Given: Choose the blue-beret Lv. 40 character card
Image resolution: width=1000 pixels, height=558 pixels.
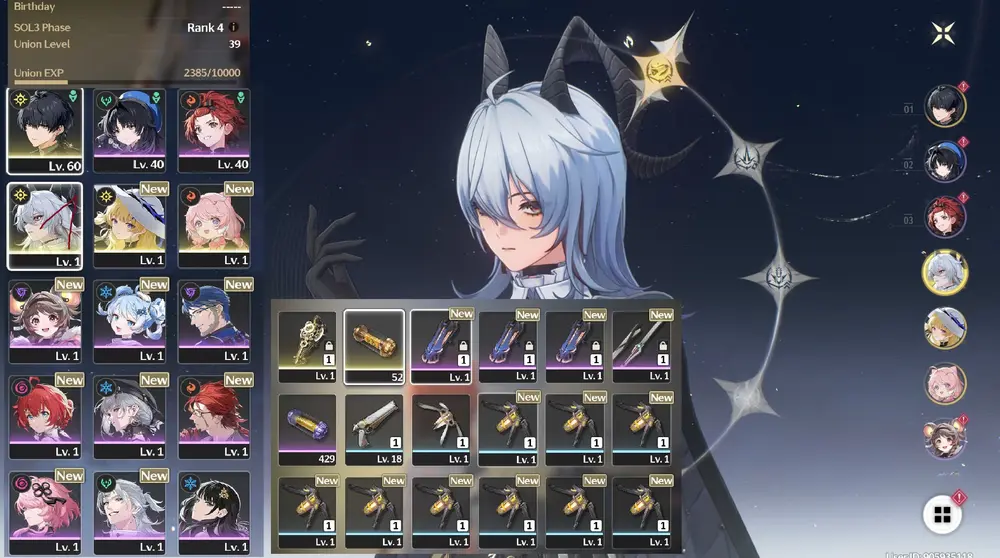Looking at the screenshot, I should pos(129,129).
